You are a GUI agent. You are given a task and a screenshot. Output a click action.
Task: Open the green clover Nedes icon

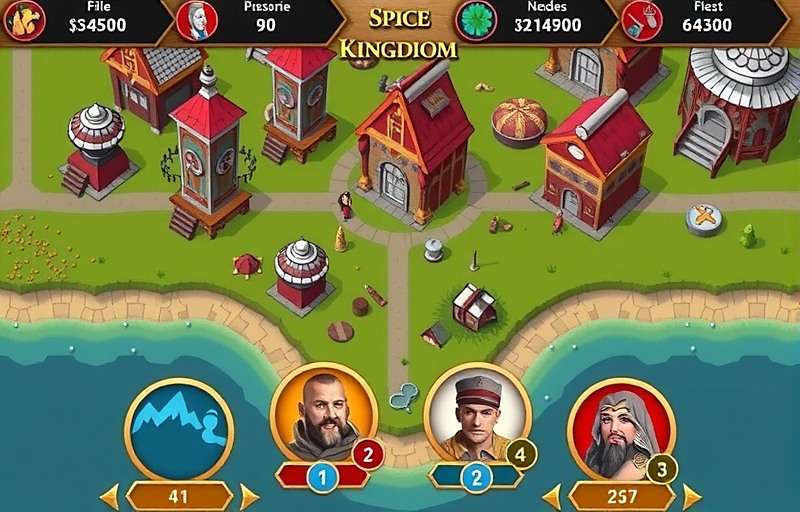click(x=476, y=21)
